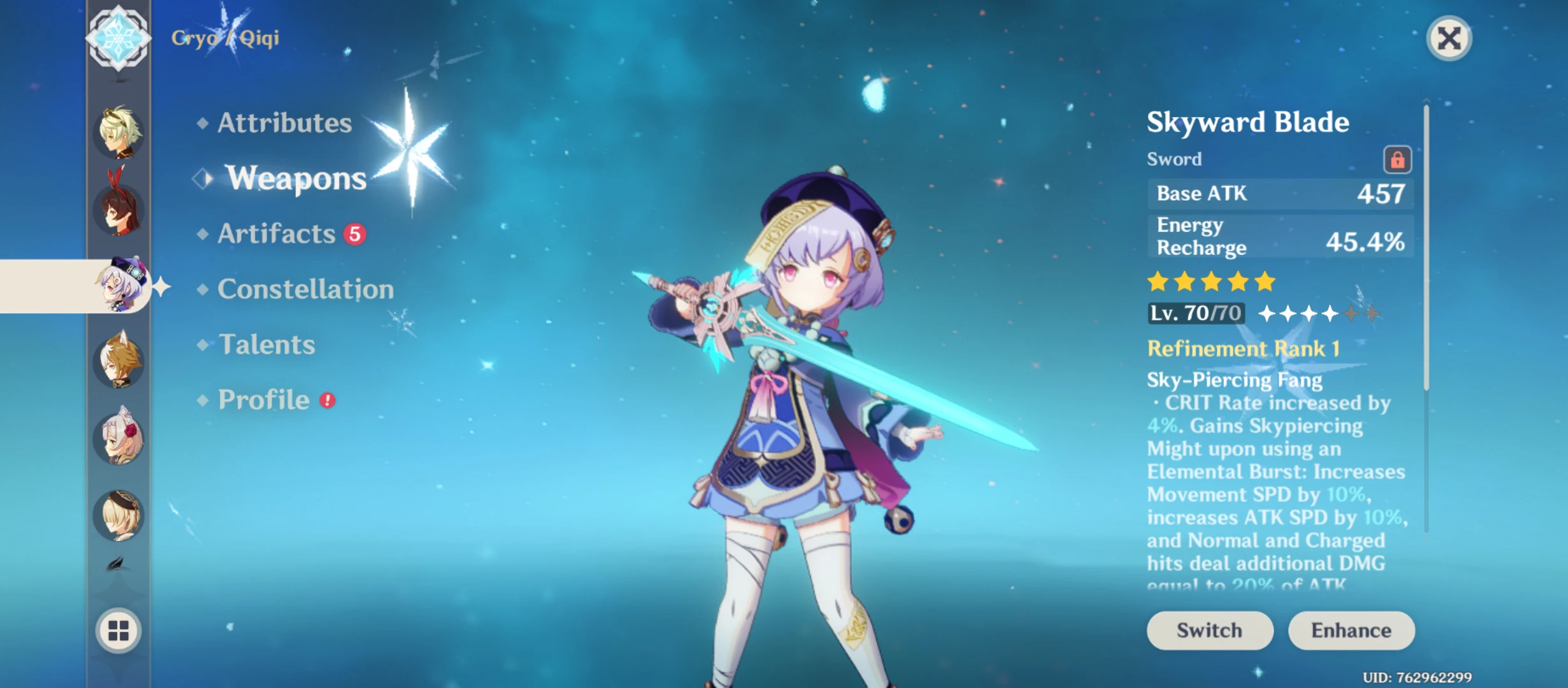
Task: Open the Attributes section
Action: [x=282, y=123]
